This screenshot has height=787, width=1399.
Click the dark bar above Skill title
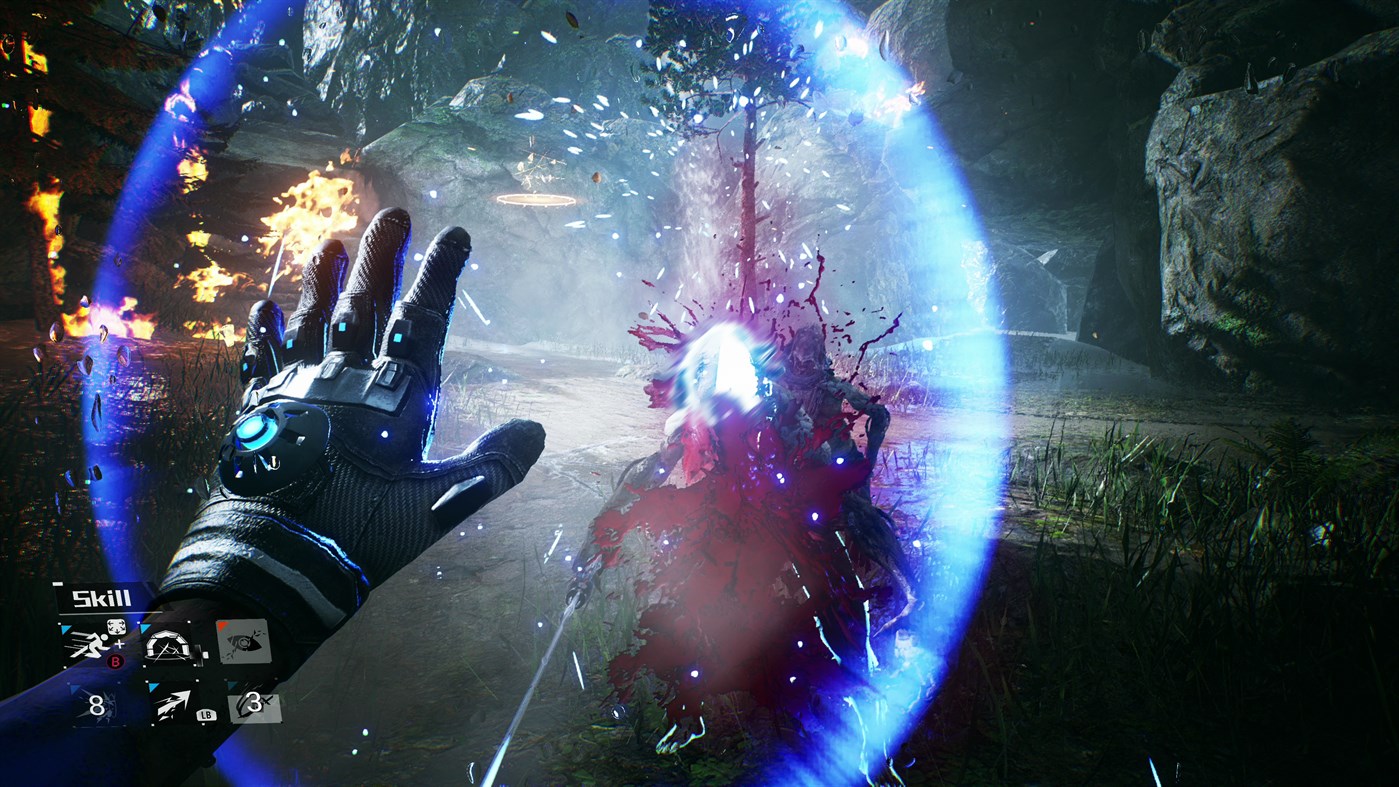58,583
